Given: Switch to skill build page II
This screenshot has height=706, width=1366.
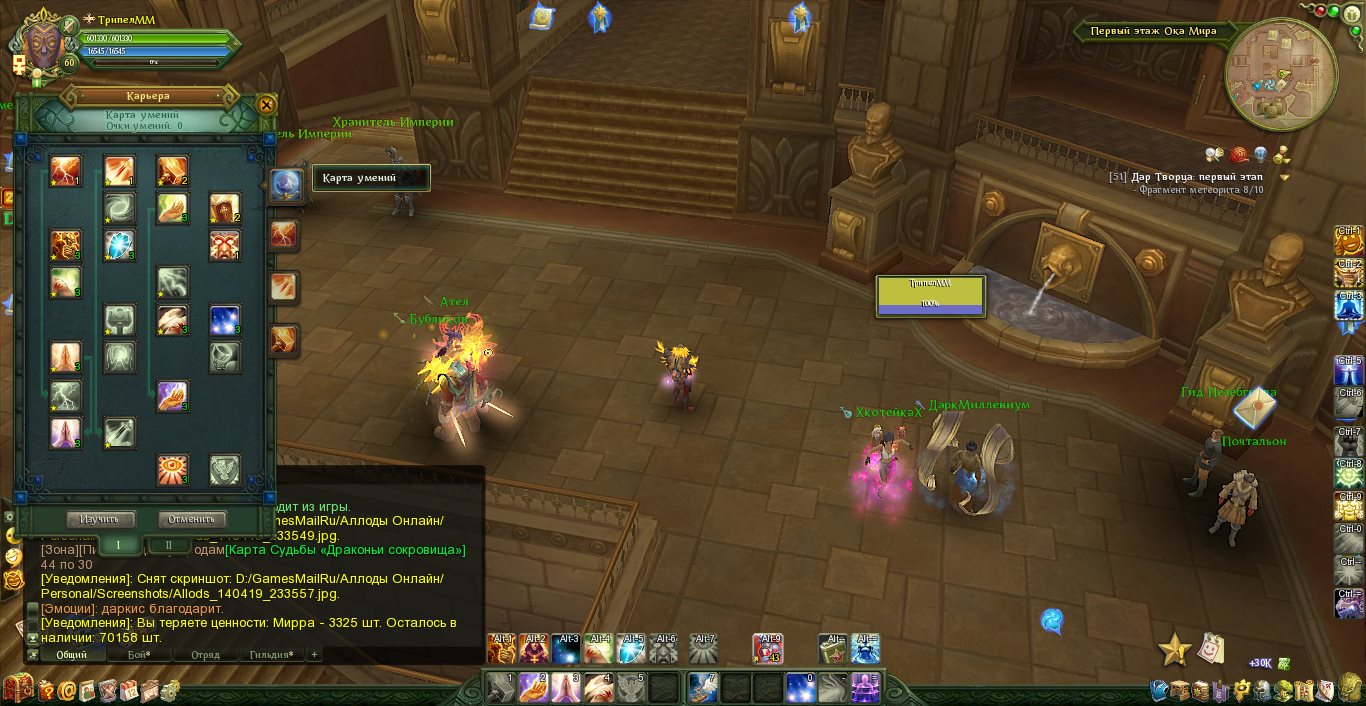Looking at the screenshot, I should [169, 545].
